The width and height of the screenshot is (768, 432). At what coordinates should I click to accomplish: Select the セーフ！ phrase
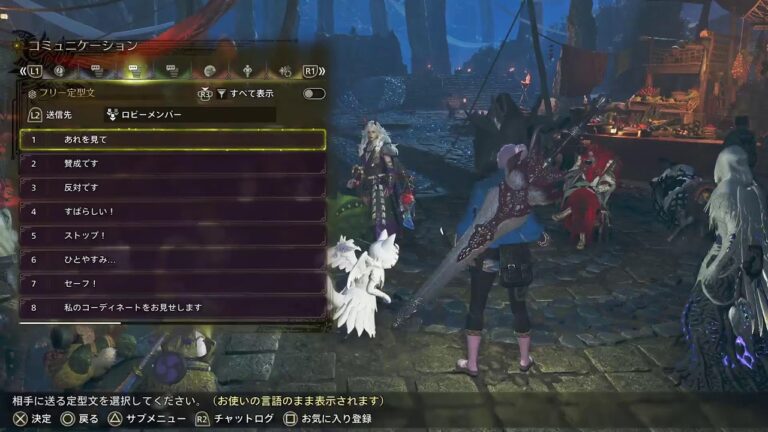pyautogui.click(x=172, y=284)
